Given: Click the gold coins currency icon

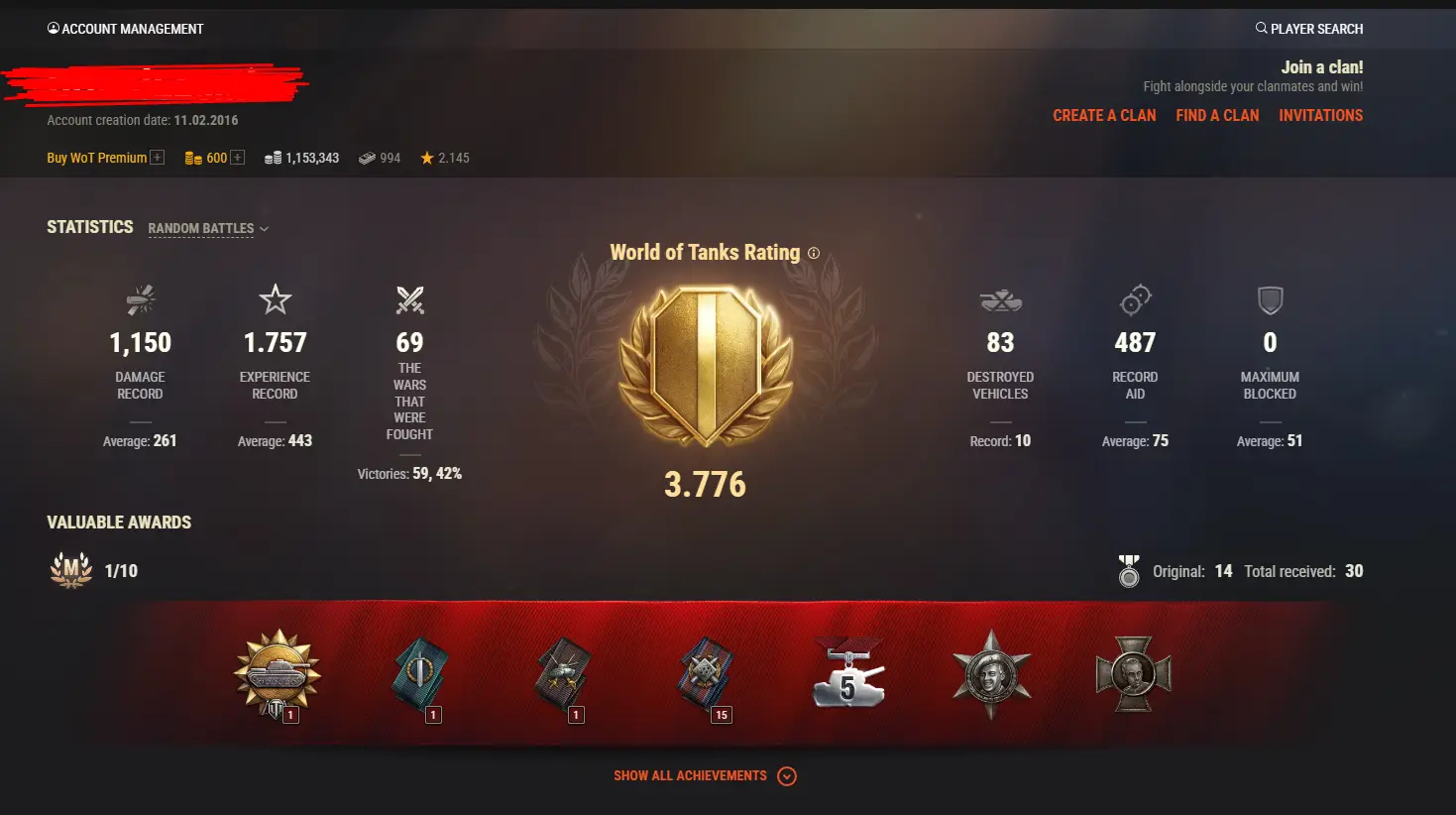Looking at the screenshot, I should [193, 157].
